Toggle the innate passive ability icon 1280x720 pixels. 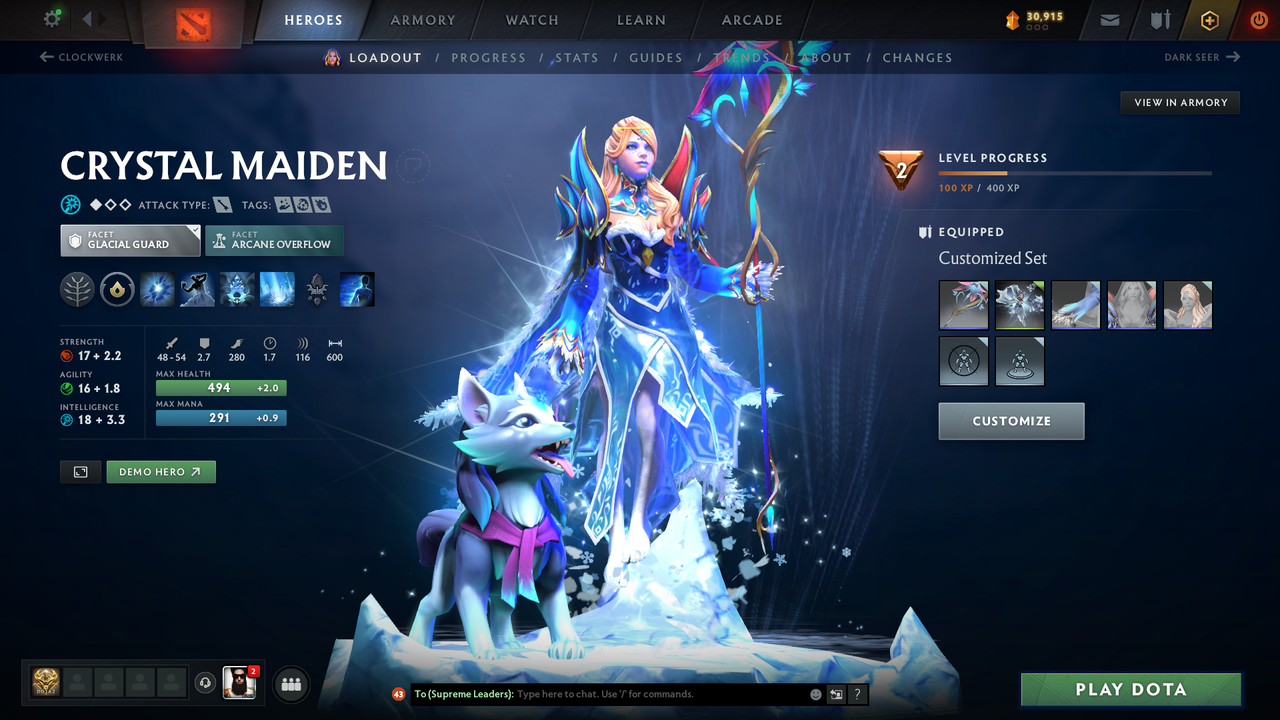pyautogui.click(x=117, y=289)
